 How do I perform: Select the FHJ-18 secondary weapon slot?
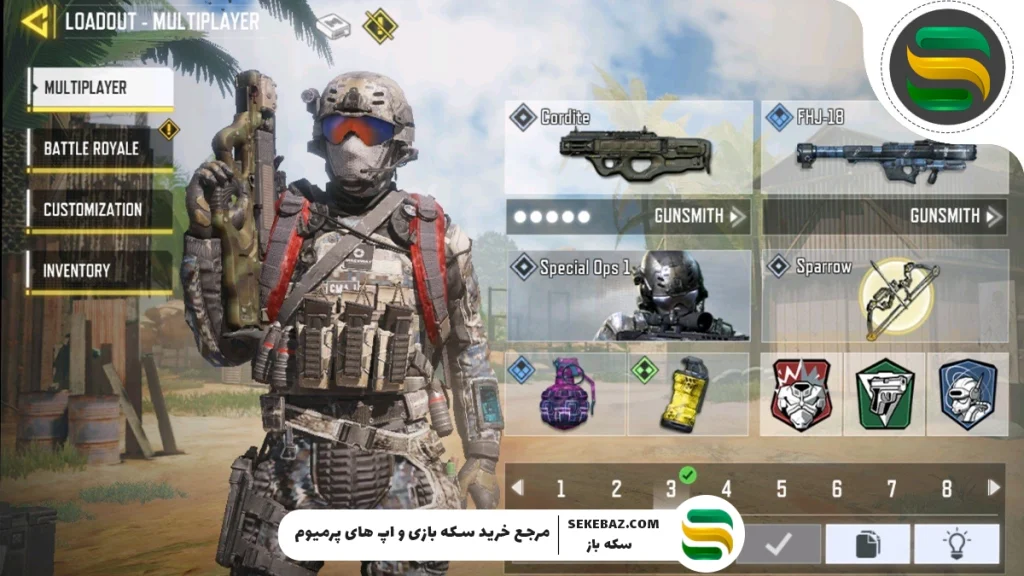pos(884,148)
